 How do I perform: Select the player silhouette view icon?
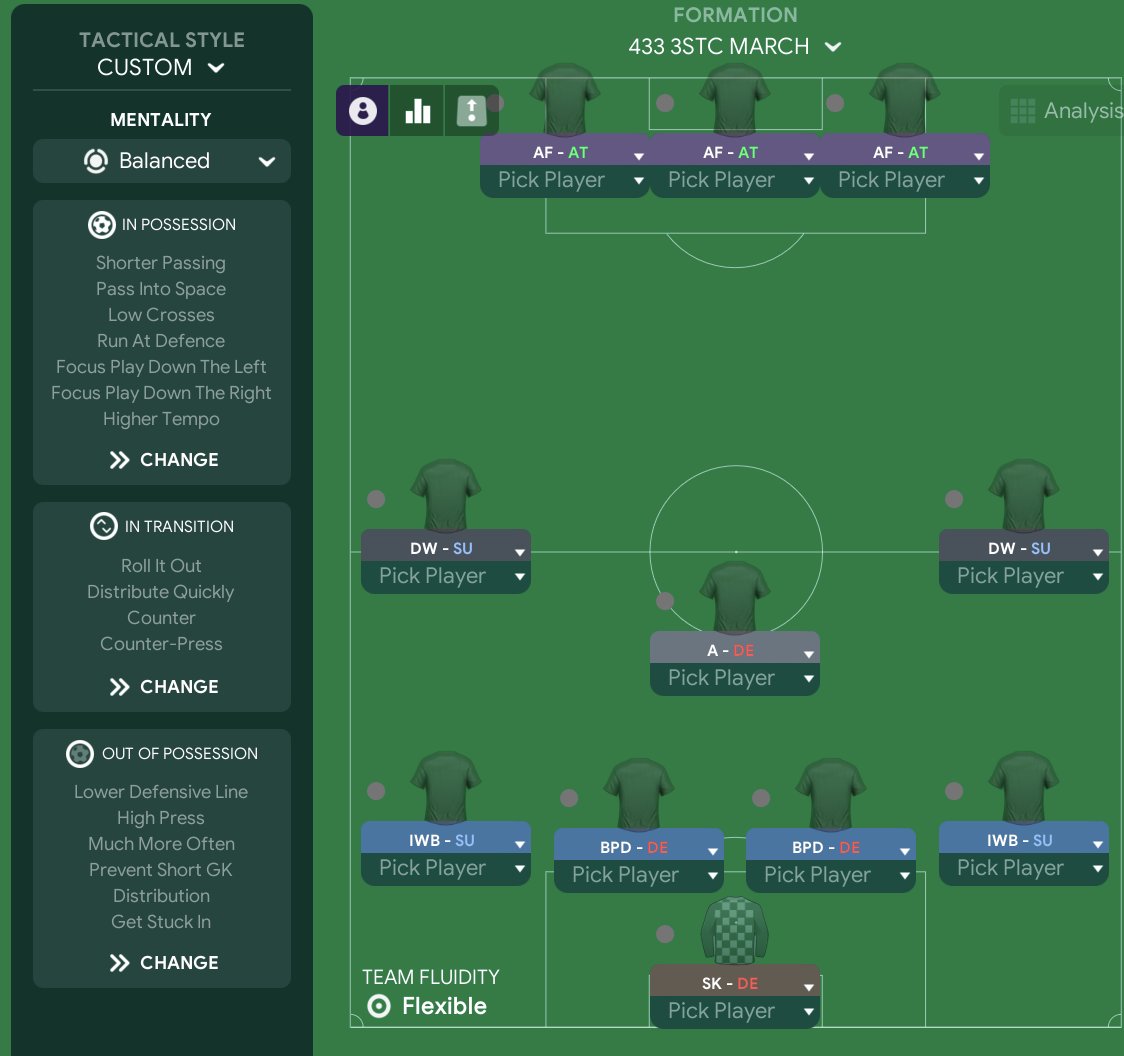pos(362,111)
